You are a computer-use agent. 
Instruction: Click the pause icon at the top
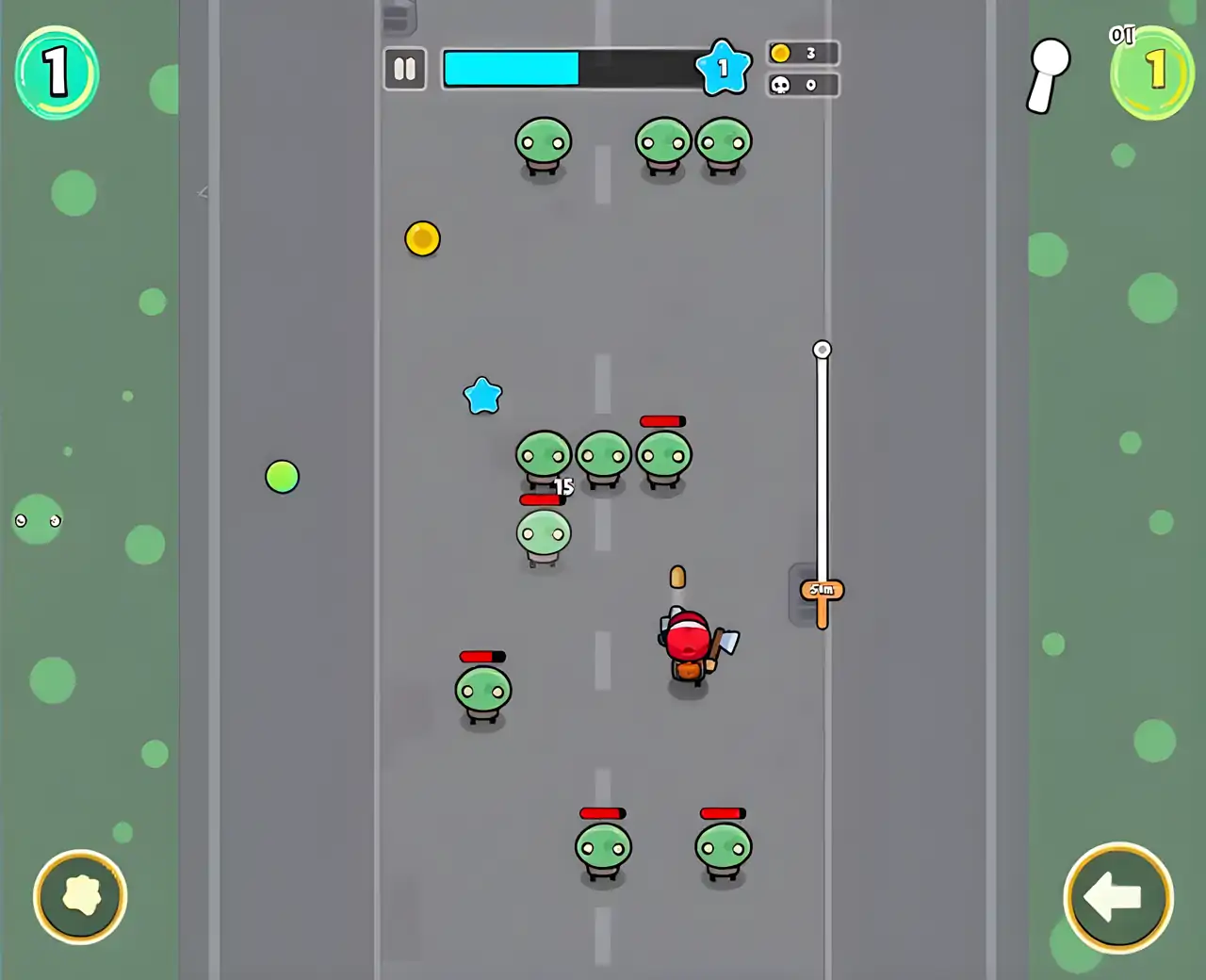405,69
